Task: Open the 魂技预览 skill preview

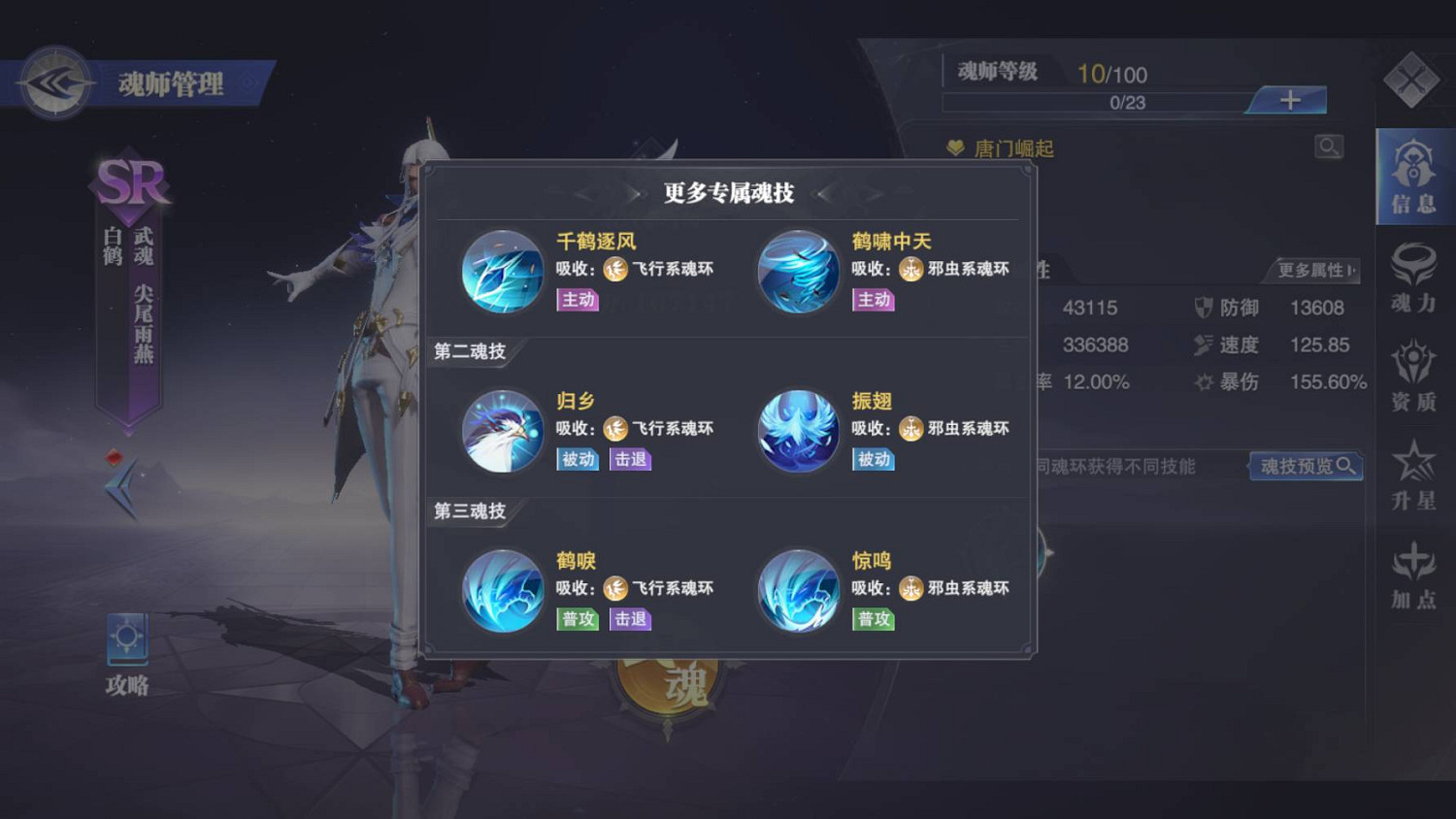Action: pyautogui.click(x=1305, y=467)
